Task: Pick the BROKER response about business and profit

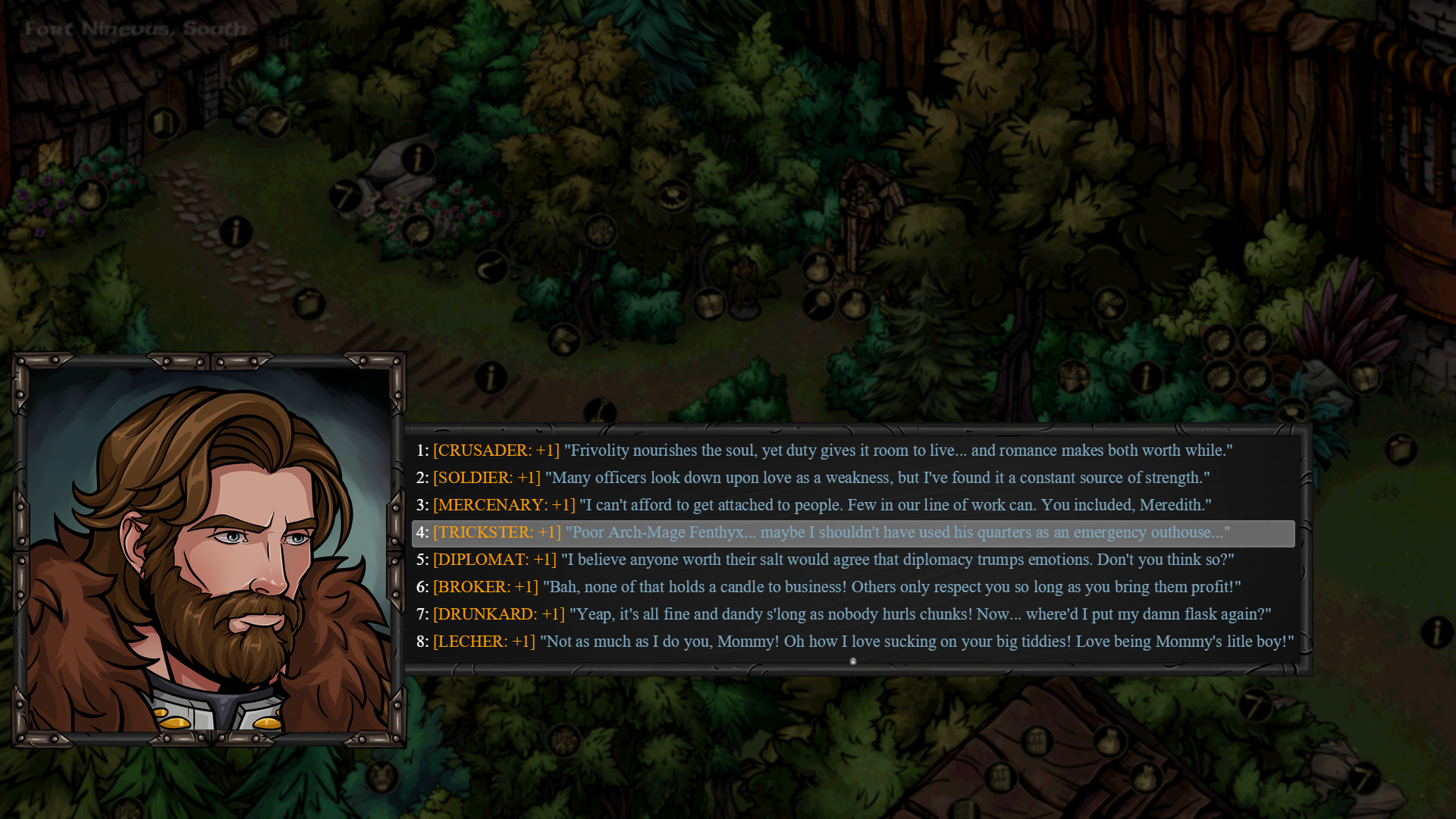Action: point(758,586)
